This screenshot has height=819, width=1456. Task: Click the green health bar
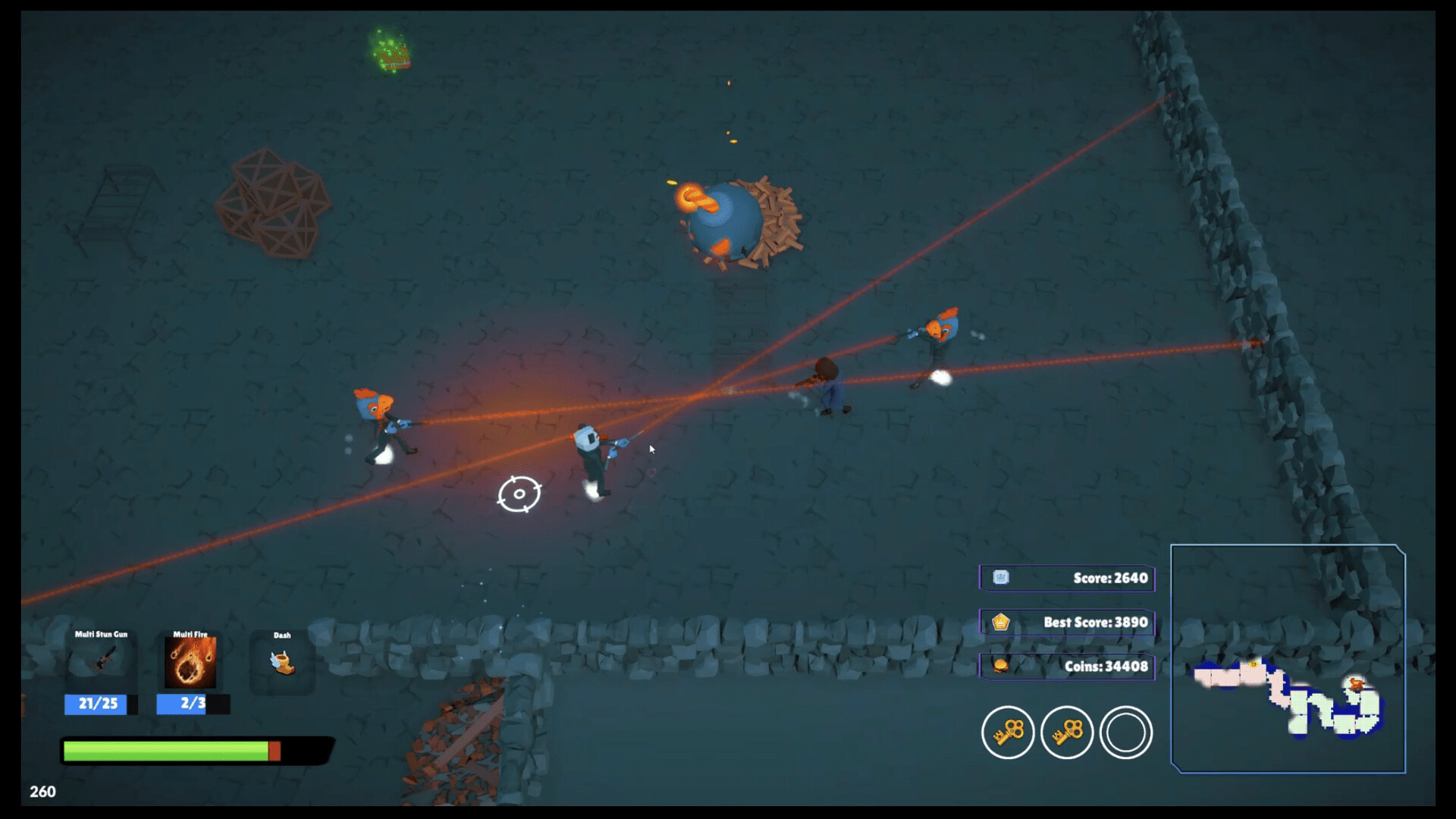point(167,751)
